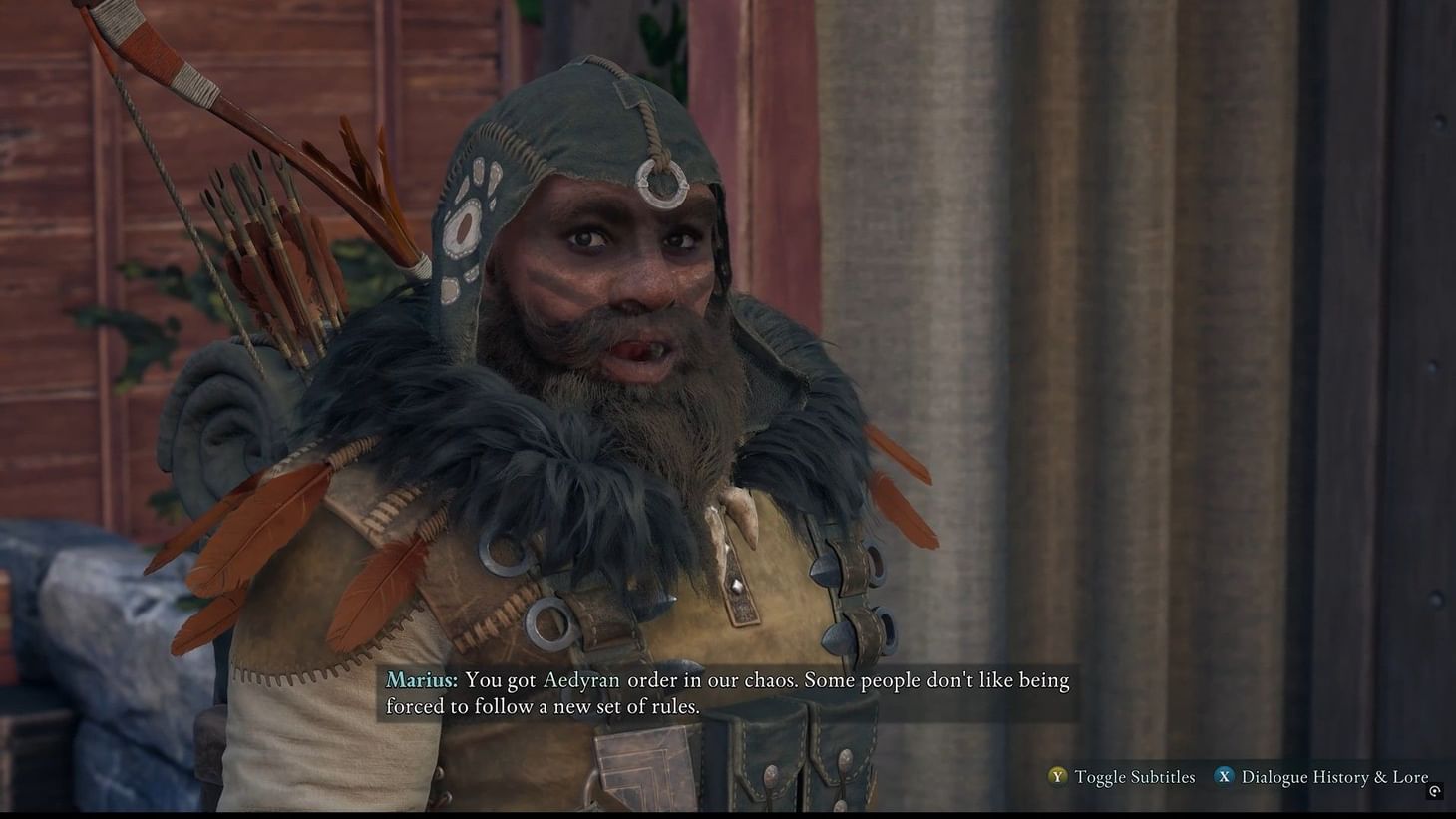The width and height of the screenshot is (1456, 819).
Task: Click the blue X controller button icon
Action: pos(1223,777)
